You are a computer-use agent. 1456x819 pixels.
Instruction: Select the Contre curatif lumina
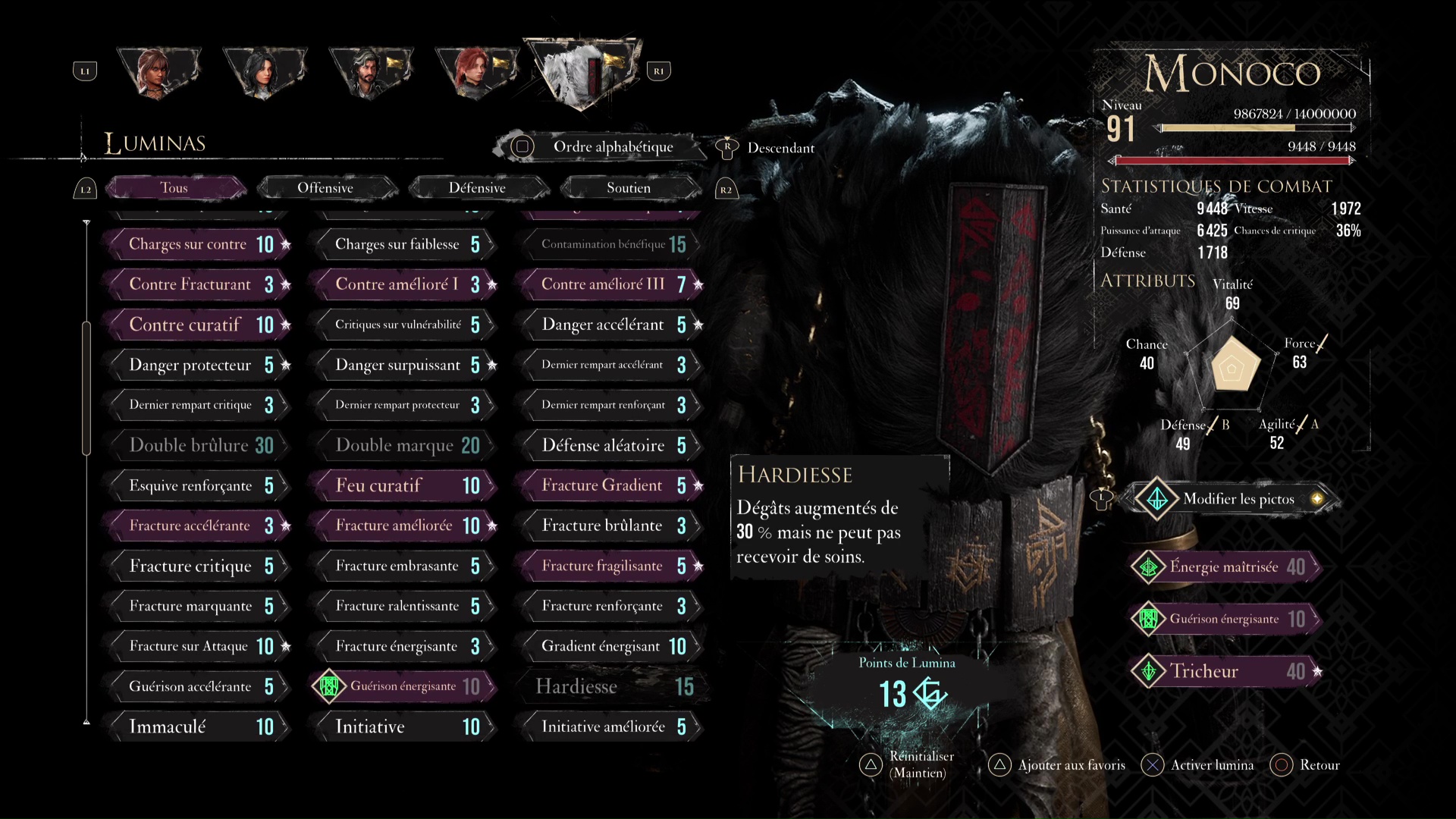(x=199, y=325)
